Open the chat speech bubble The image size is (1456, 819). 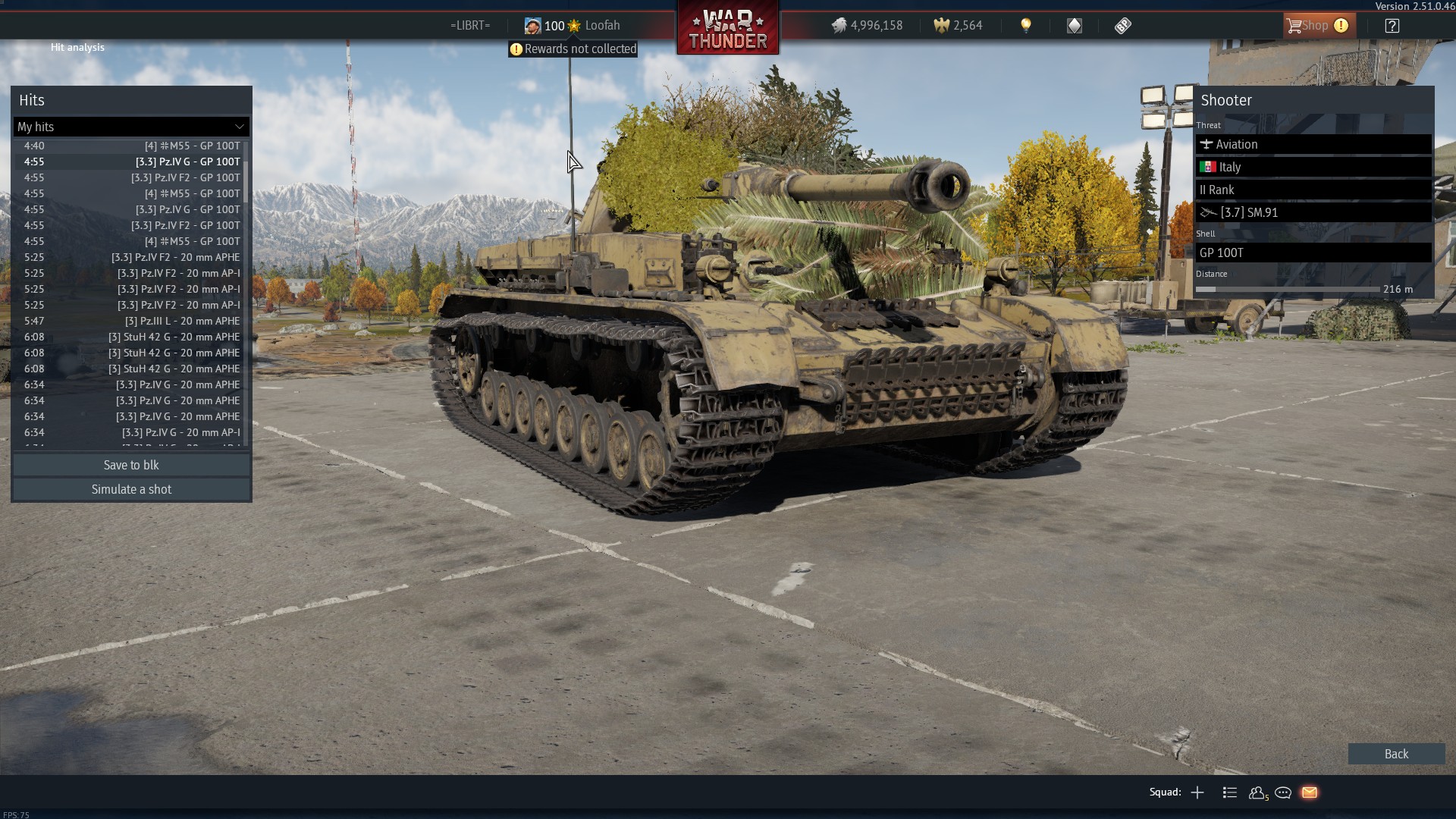tap(1283, 792)
